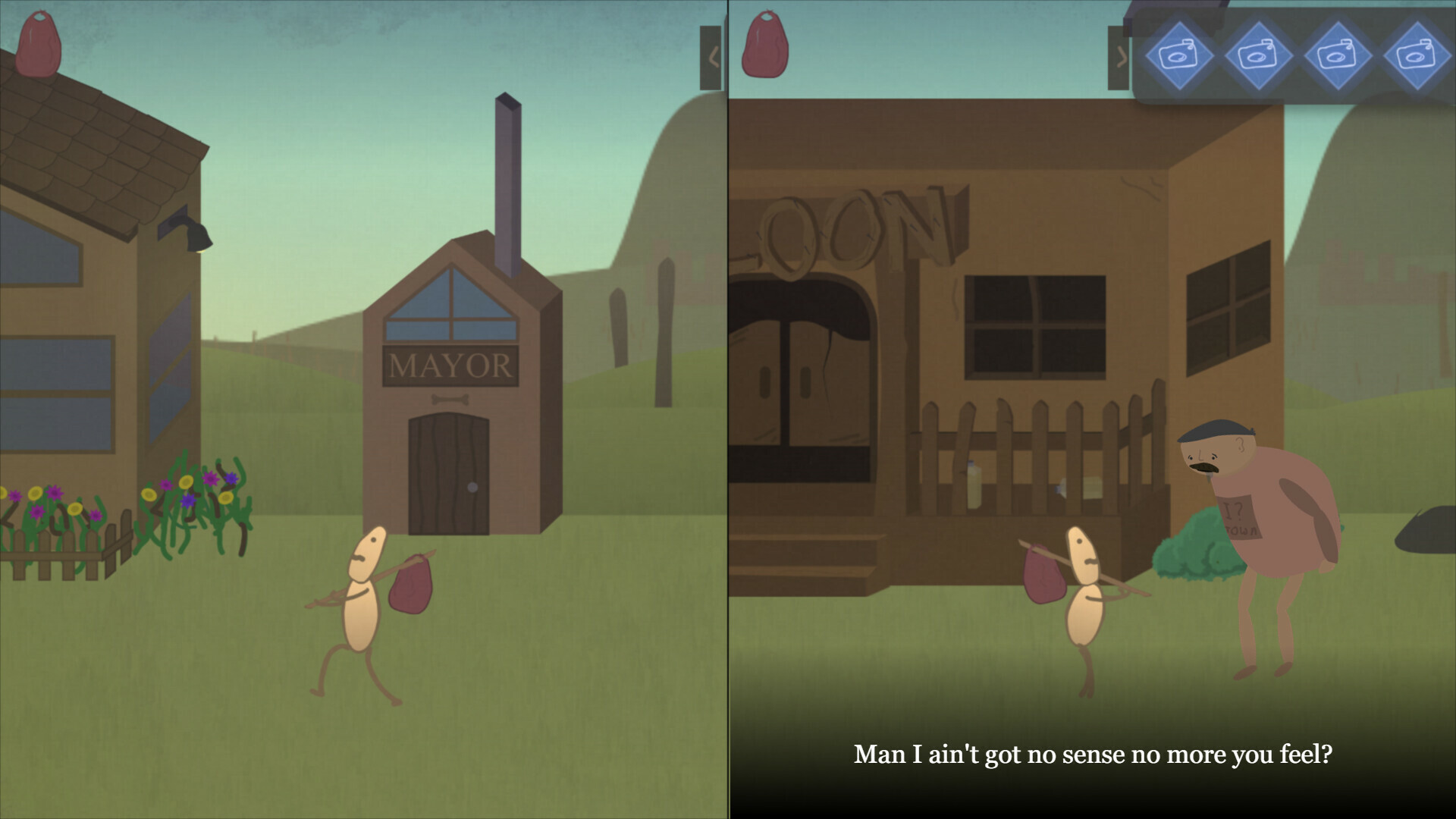The height and width of the screenshot is (819, 1456).
Task: Pick the third diamond jug icon
Action: pyautogui.click(x=1338, y=55)
